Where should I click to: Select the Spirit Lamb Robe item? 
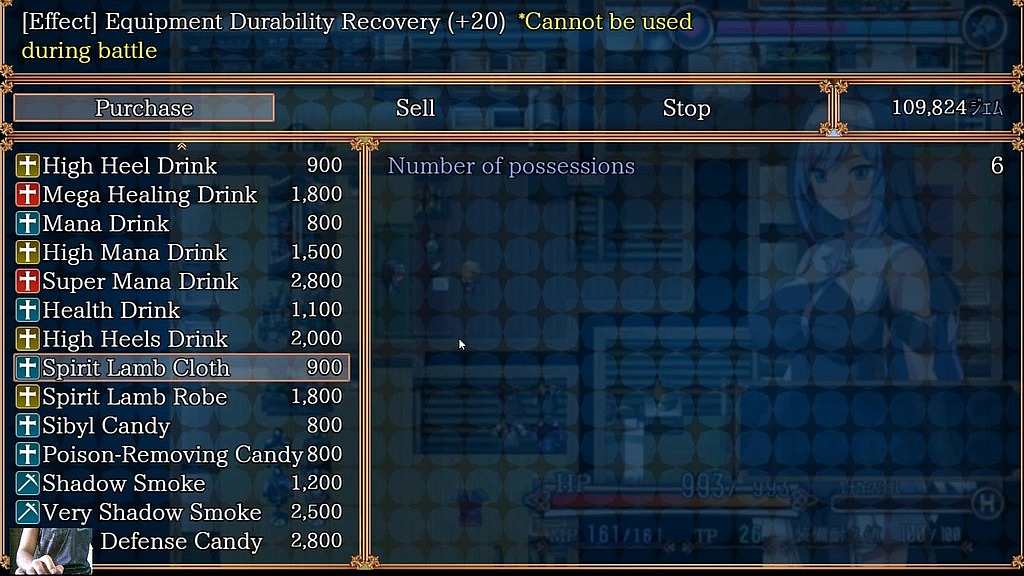[x=180, y=397]
